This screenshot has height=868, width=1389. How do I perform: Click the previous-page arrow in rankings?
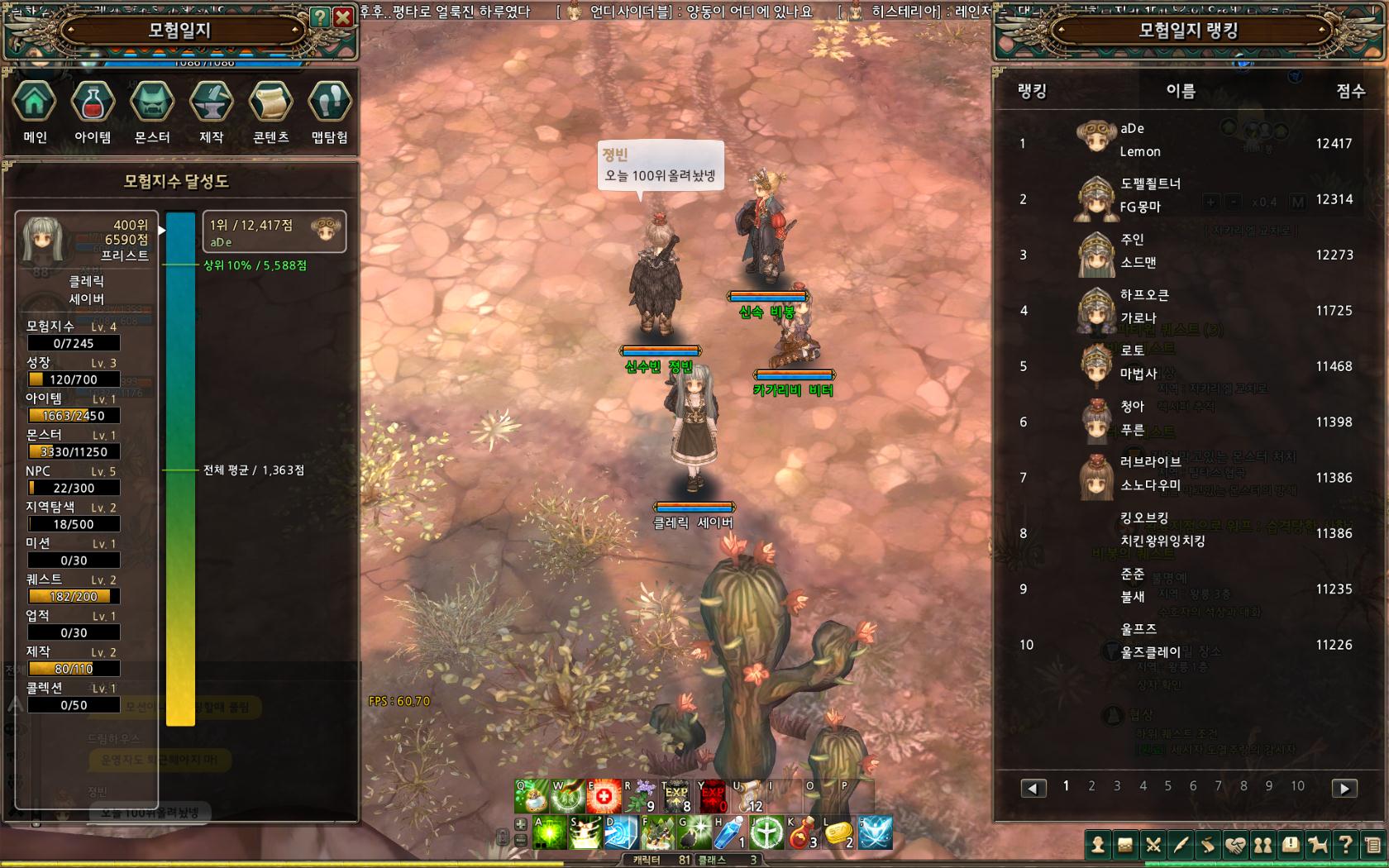[x=1033, y=789]
